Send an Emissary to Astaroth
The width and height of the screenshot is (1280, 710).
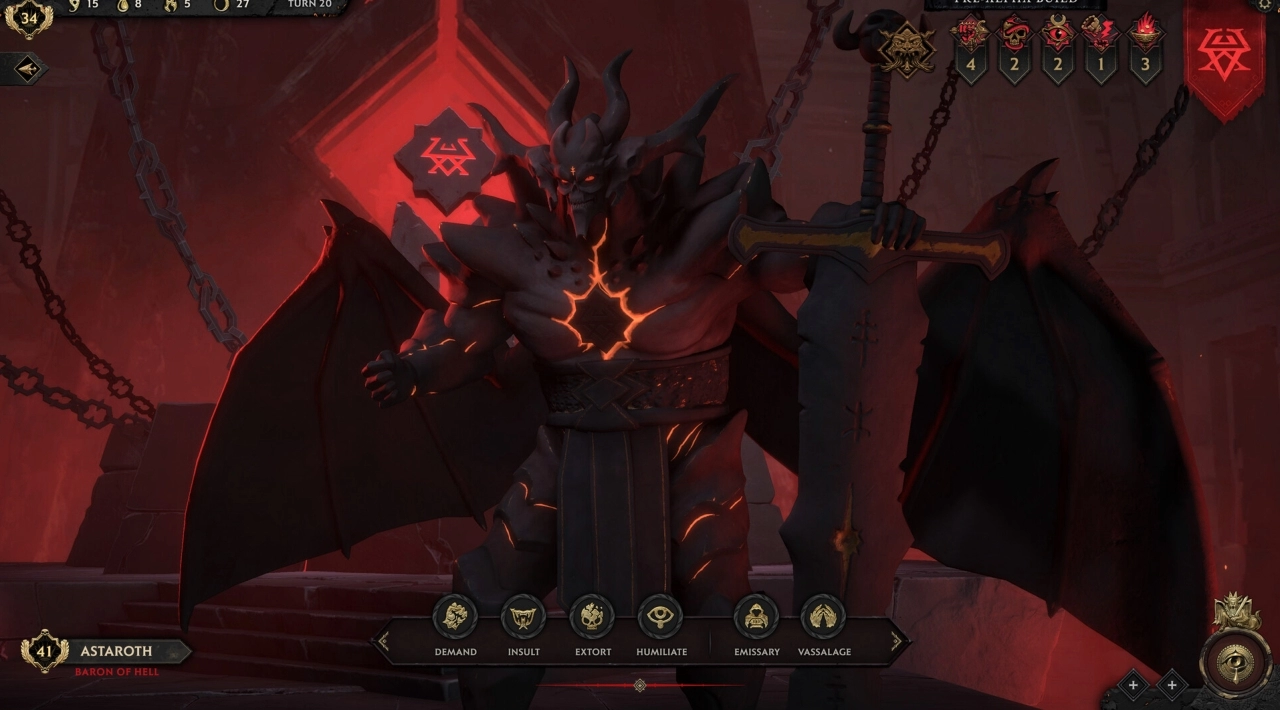756,617
